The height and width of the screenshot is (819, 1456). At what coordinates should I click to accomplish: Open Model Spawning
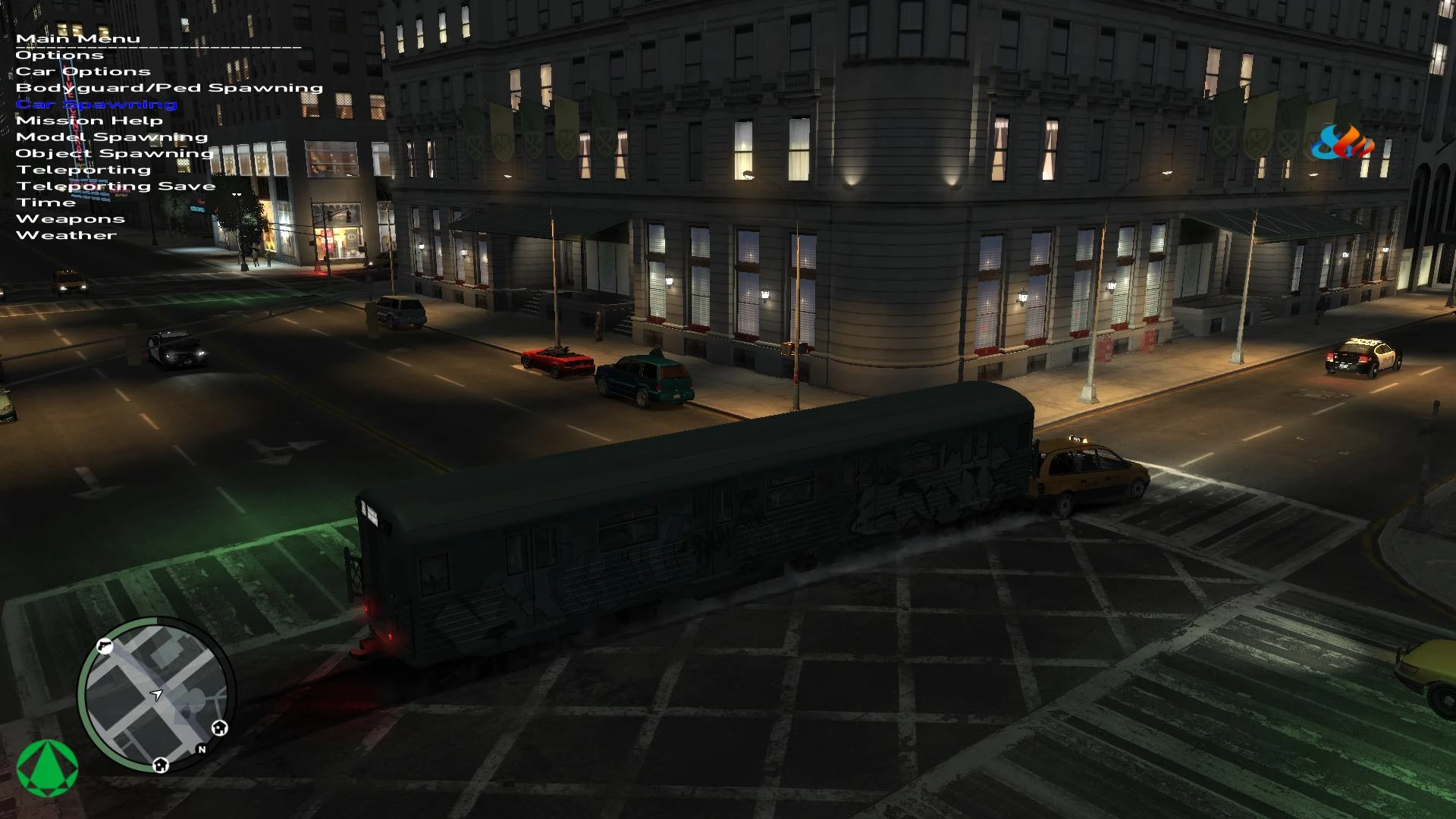click(x=112, y=136)
